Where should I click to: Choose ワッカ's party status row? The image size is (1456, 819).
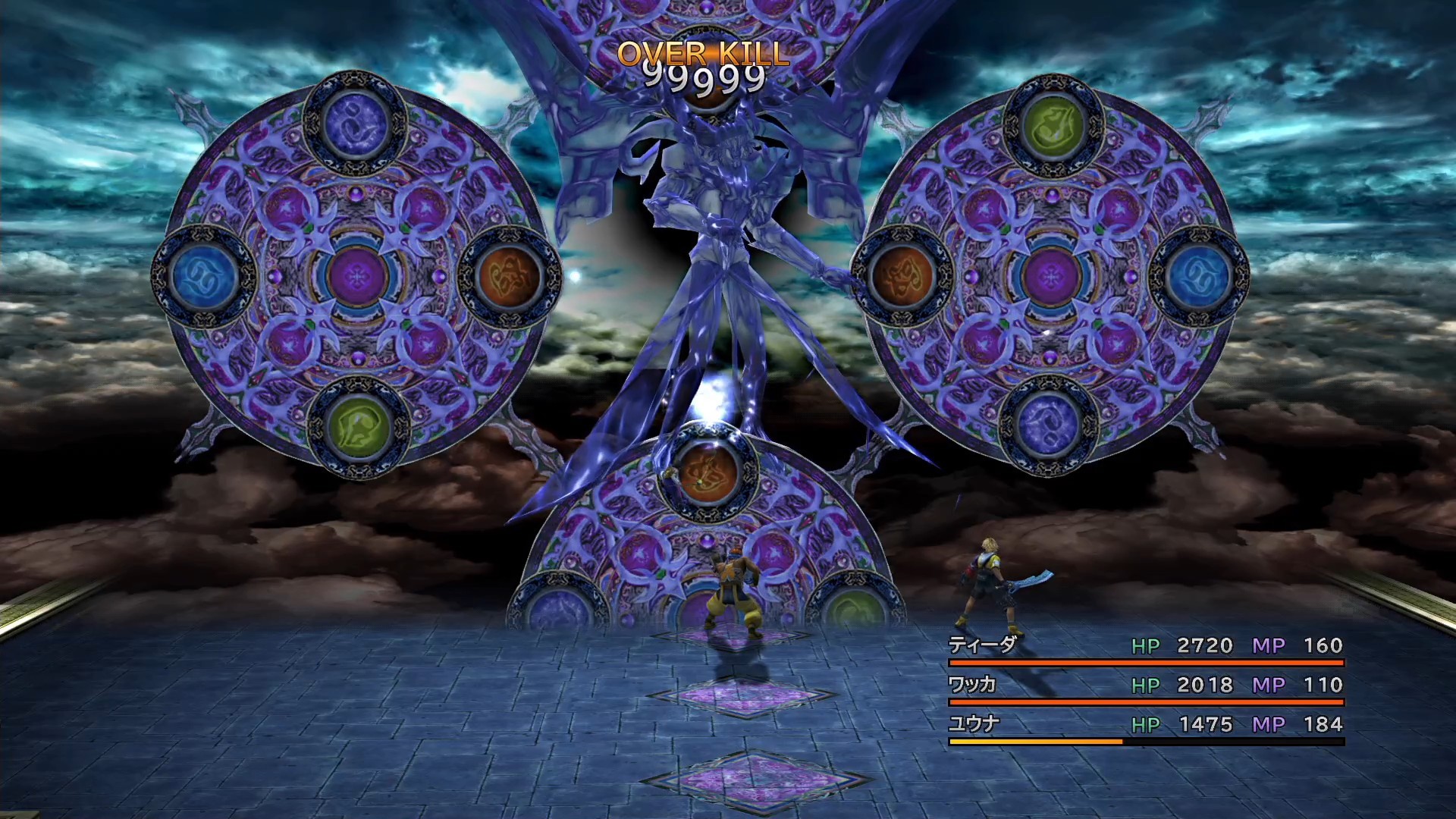pos(973,685)
